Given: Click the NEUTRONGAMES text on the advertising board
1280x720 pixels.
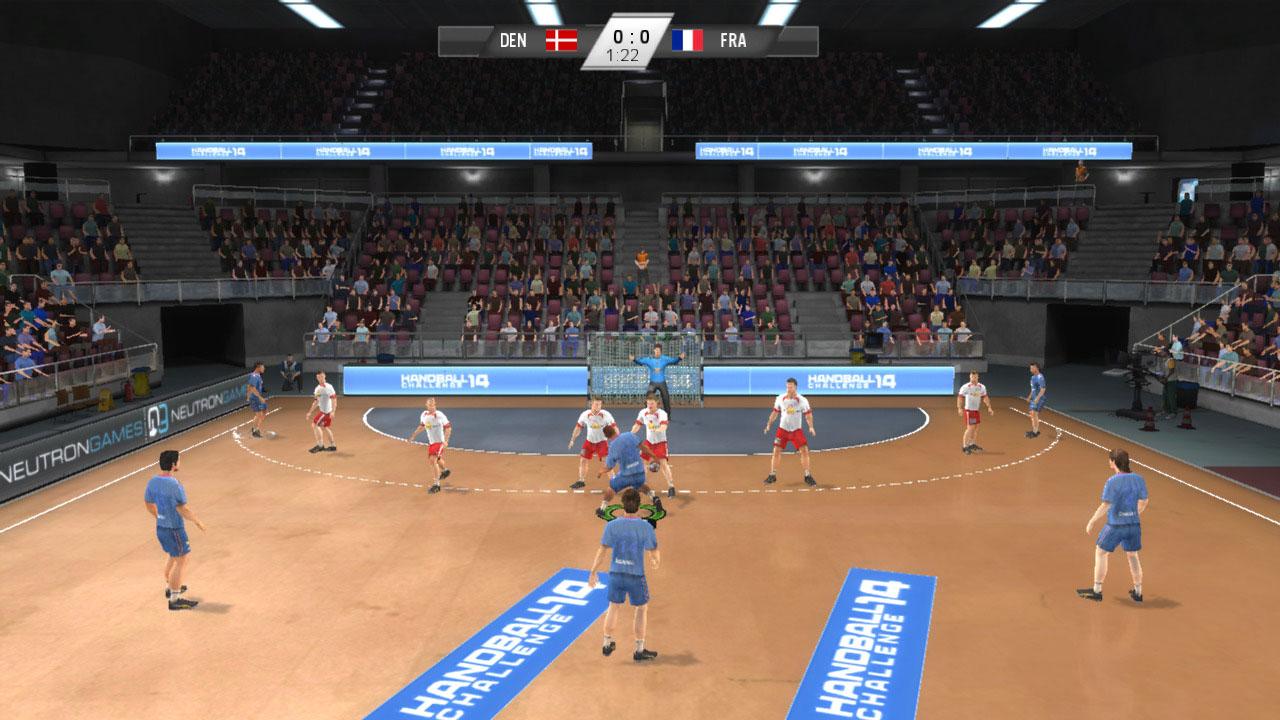Looking at the screenshot, I should (x=80, y=440).
